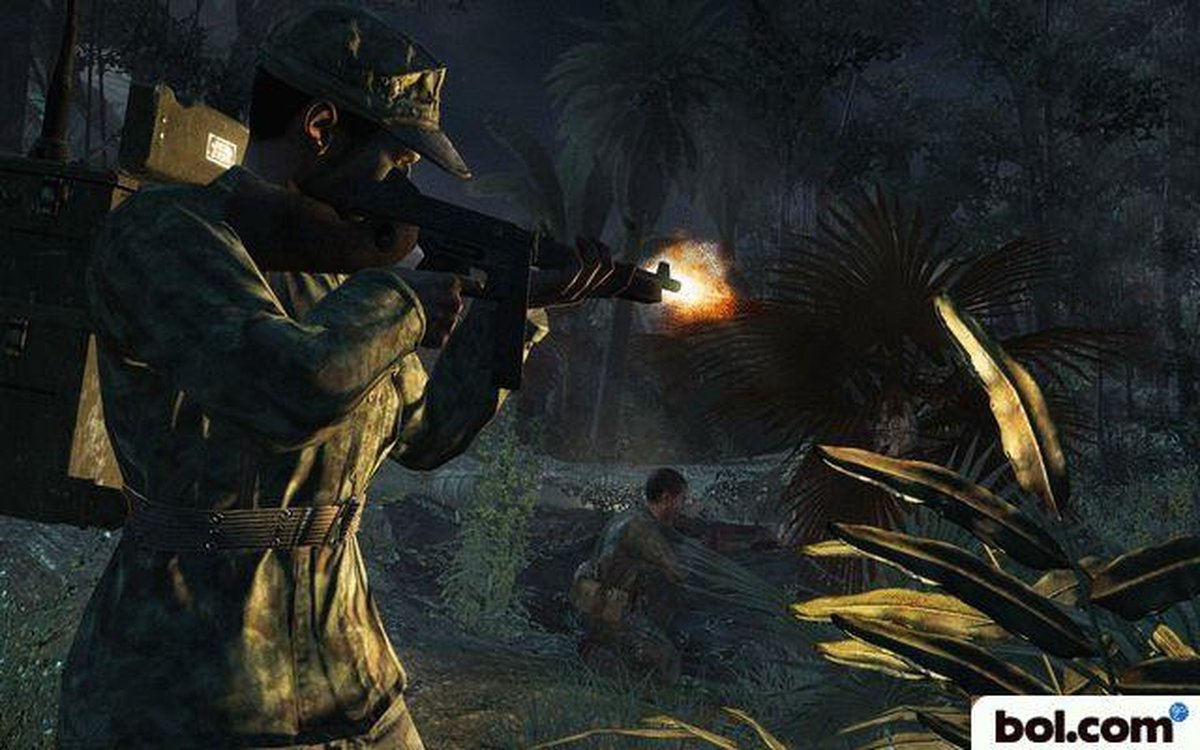Click the bol.com logo
The image size is (1200, 750).
[x=1085, y=724]
